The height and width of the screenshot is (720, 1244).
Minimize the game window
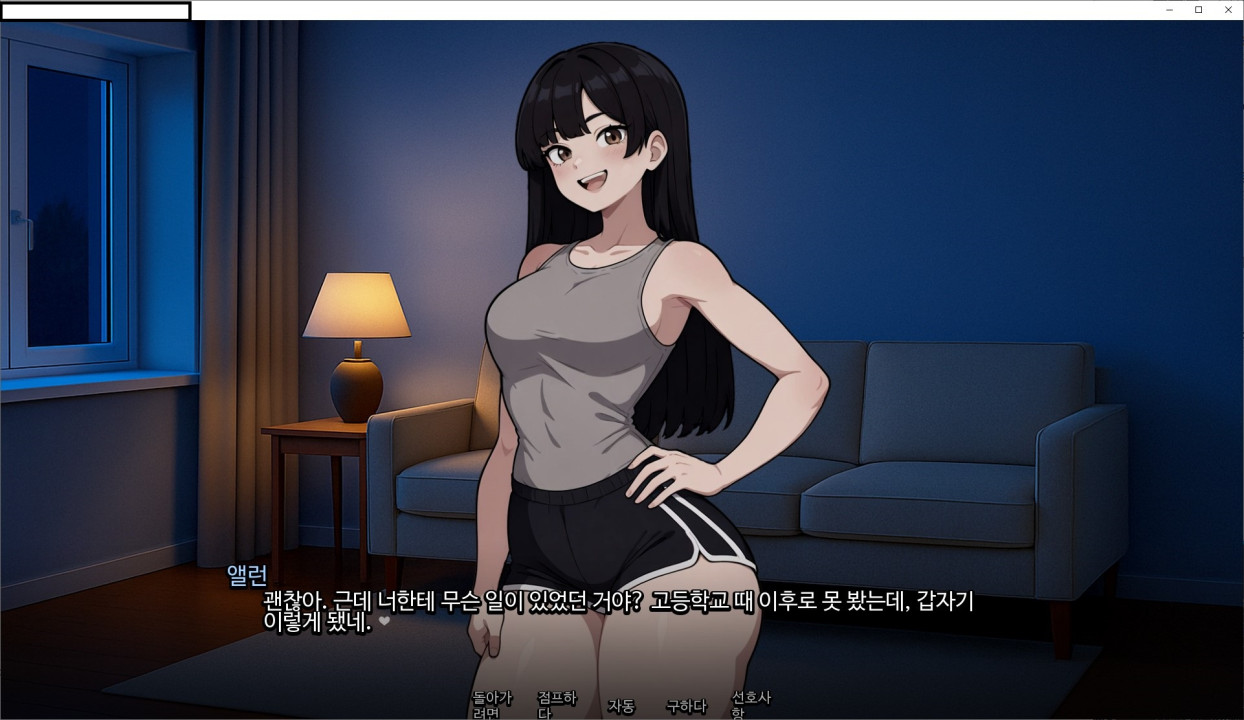point(1169,10)
